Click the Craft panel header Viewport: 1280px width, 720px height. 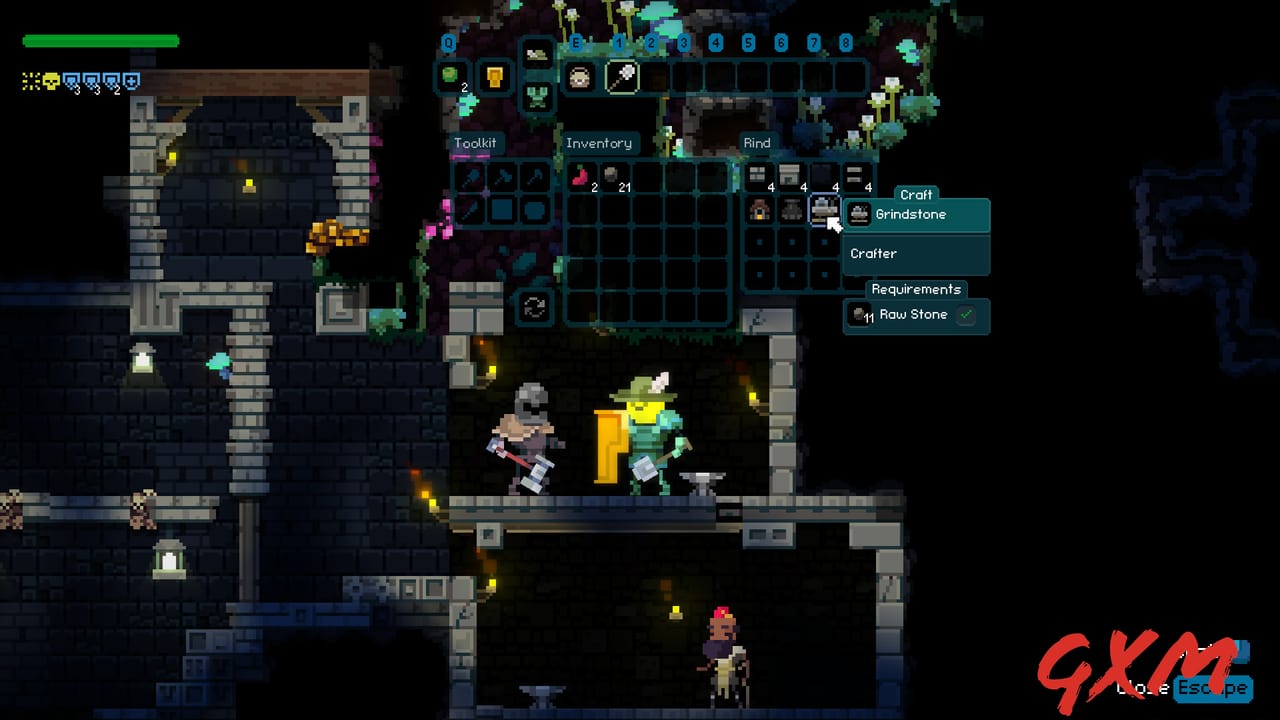tap(915, 195)
